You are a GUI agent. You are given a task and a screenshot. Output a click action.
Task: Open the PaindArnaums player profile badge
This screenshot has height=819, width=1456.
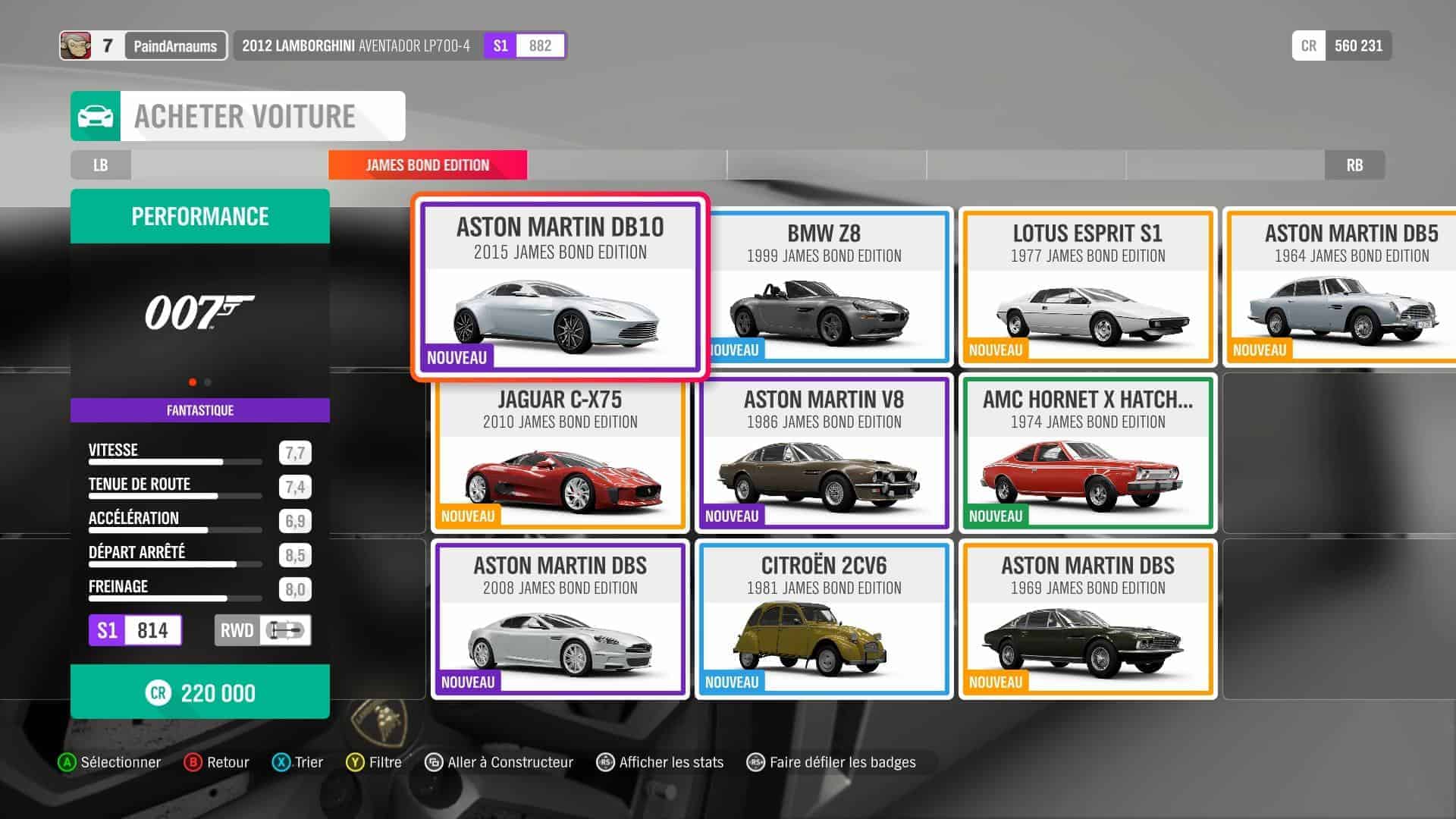174,46
